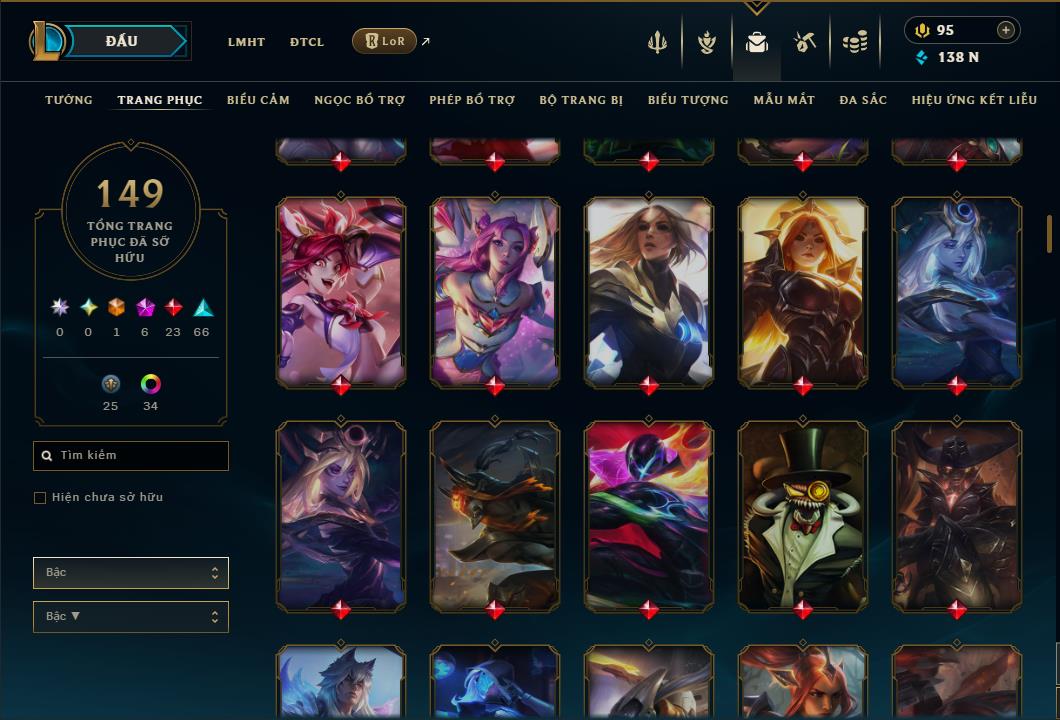This screenshot has width=1060, height=720.
Task: Switch to the ĐA SẮC tab
Action: [863, 100]
